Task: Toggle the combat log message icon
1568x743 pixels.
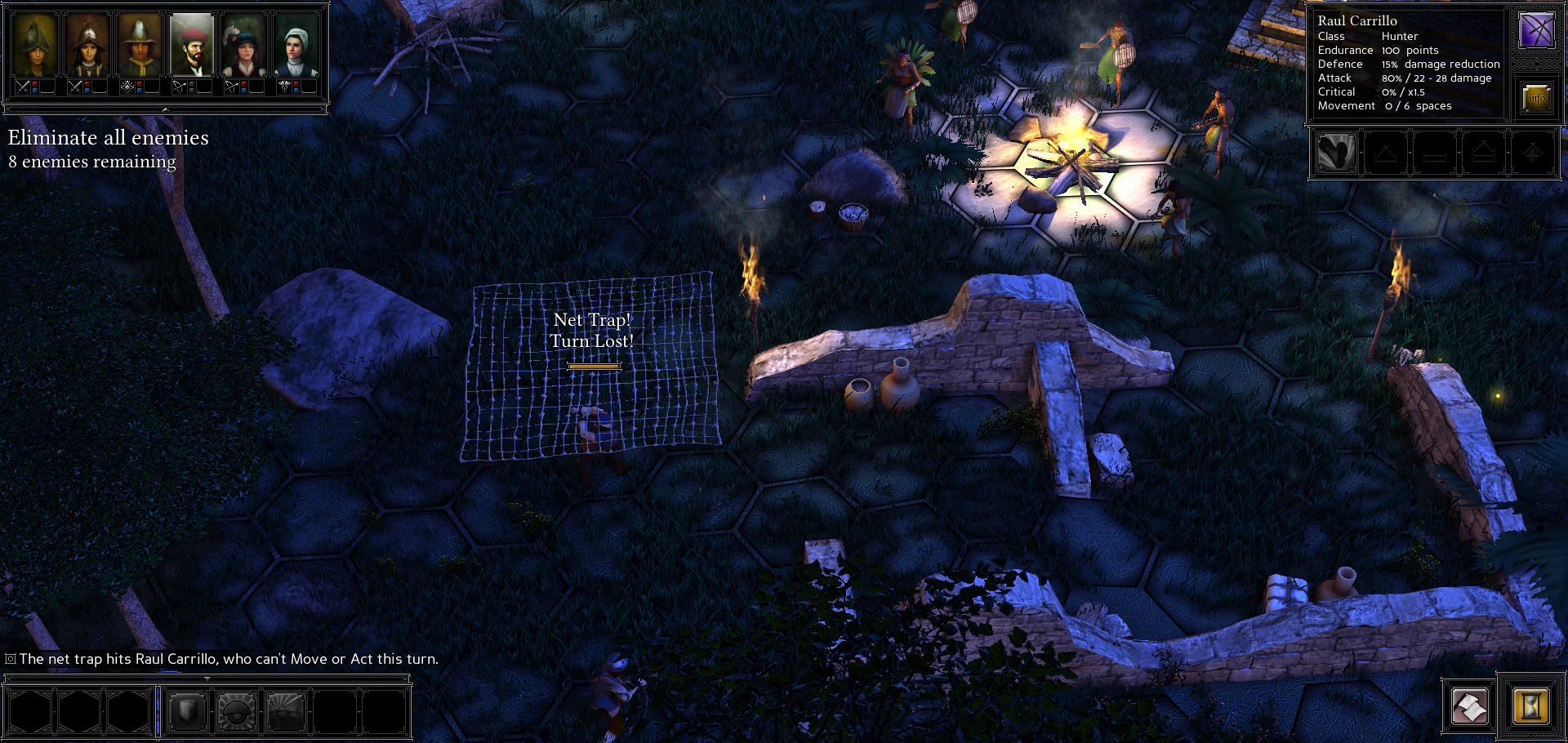Action: coord(11,659)
